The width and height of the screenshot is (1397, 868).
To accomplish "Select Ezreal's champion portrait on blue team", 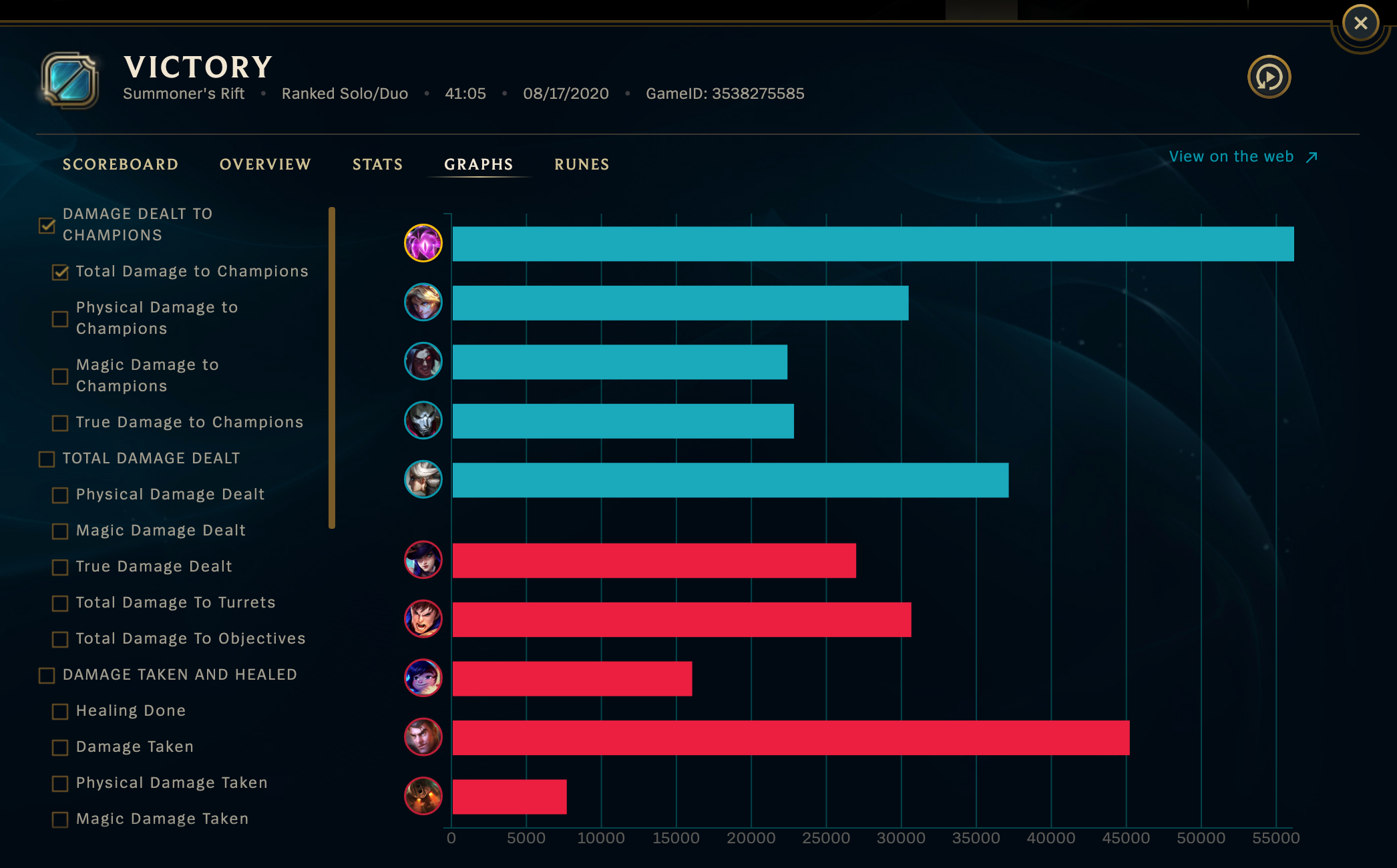I will coord(423,302).
